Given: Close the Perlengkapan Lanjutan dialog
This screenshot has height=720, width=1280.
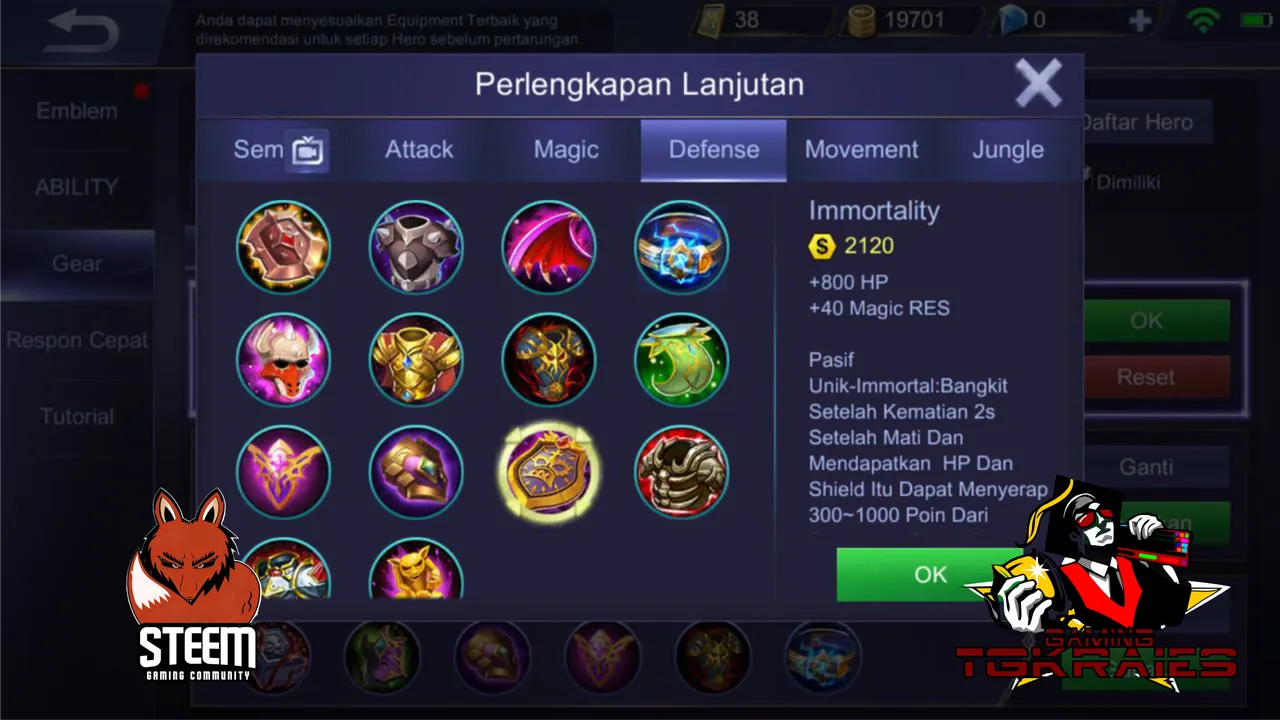Looking at the screenshot, I should [x=1038, y=83].
